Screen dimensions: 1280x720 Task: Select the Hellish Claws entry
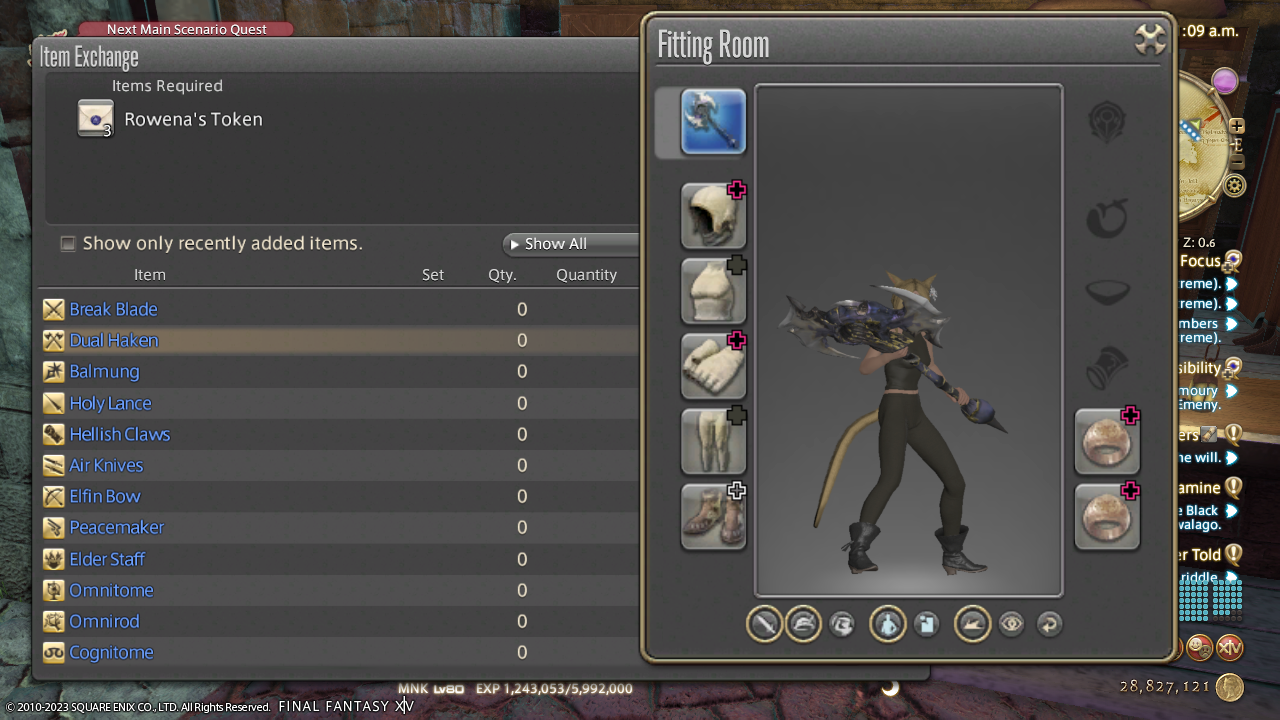pyautogui.click(x=119, y=435)
